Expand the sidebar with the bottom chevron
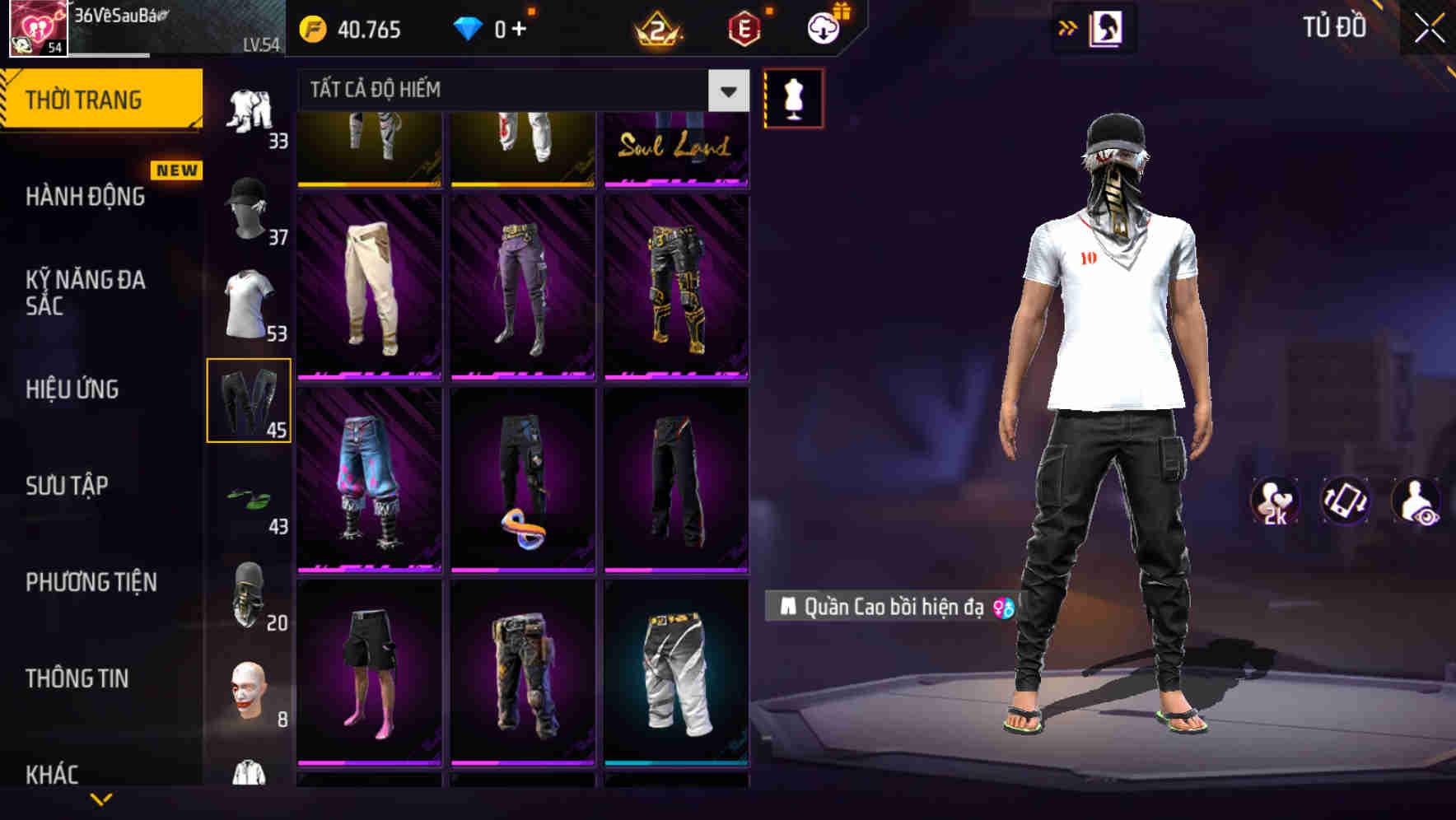Screen dimensions: 1456x820 102,799
